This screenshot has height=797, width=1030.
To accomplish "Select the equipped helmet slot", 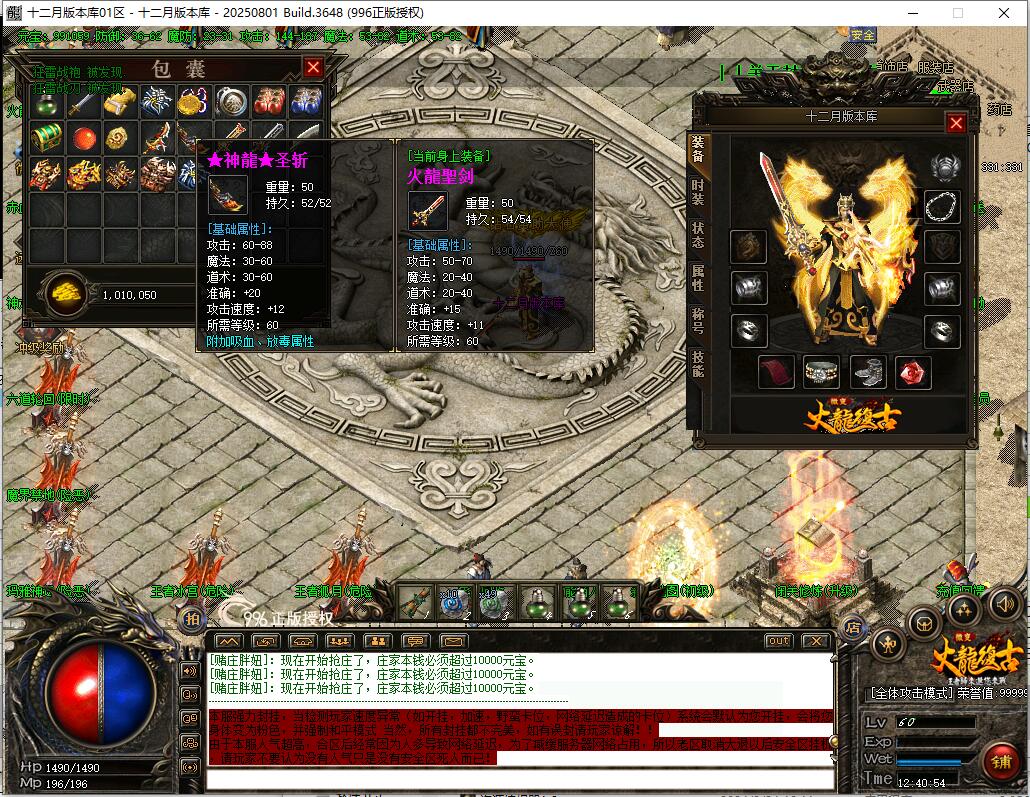I will click(943, 166).
